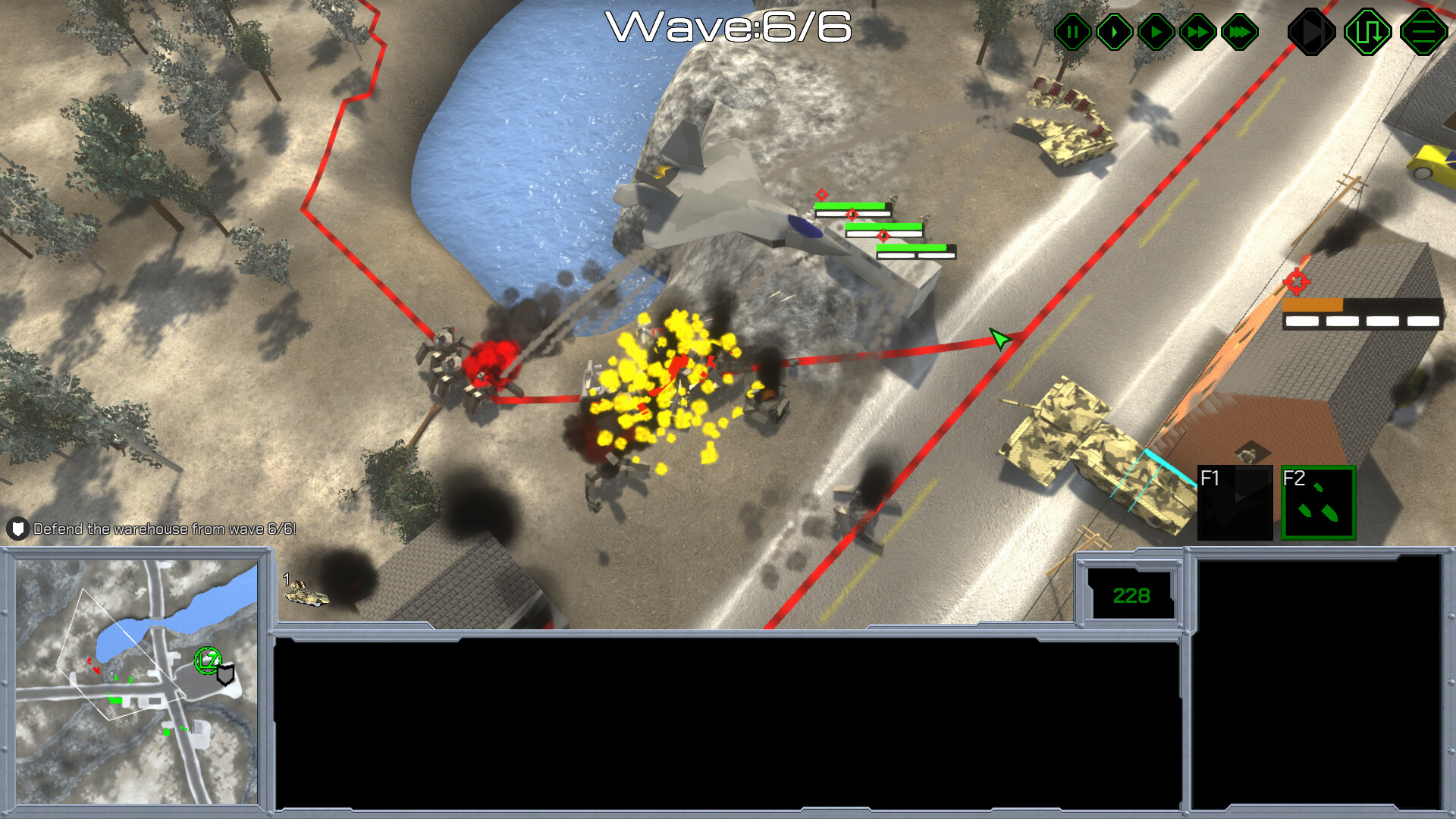Click the red target reticle near the burning house
This screenshot has width=1456, height=819.
[x=1296, y=283]
